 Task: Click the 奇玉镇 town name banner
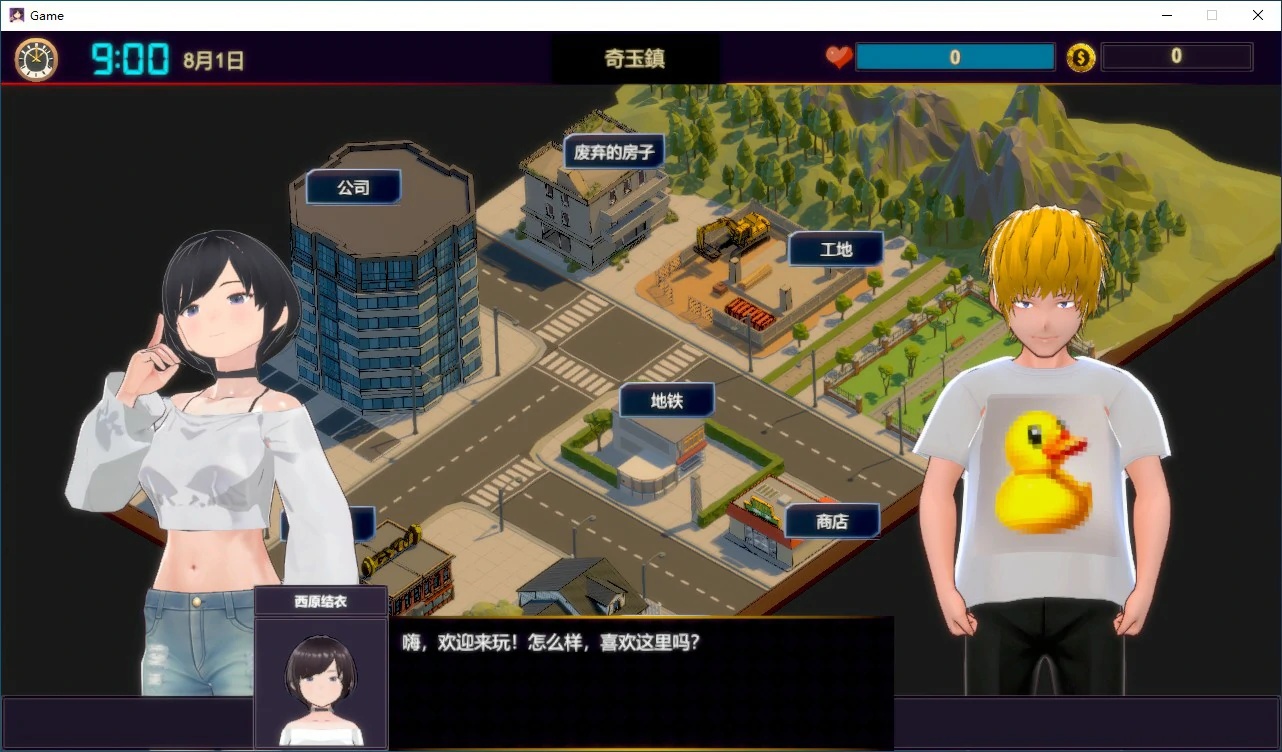[x=633, y=58]
